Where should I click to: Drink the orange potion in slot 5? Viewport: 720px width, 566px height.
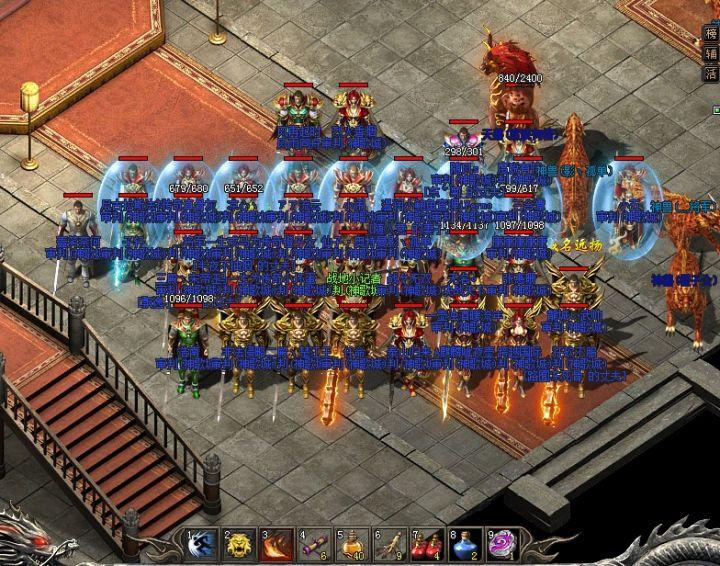[x=352, y=546]
